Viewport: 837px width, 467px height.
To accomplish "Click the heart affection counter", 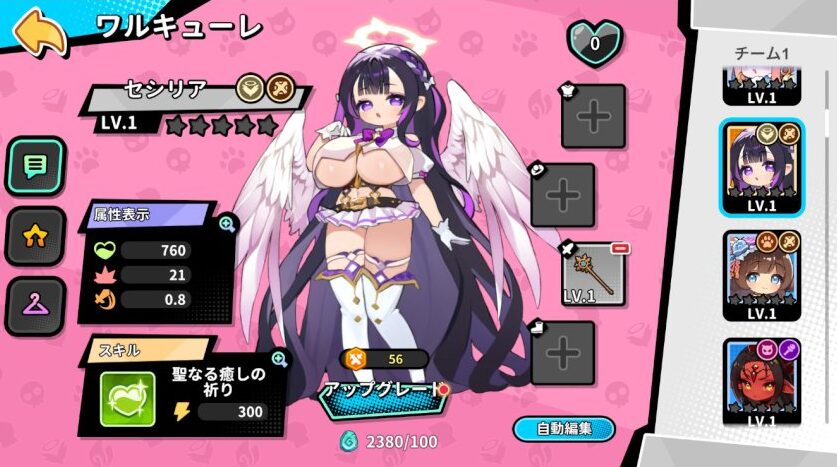I will click(x=594, y=43).
